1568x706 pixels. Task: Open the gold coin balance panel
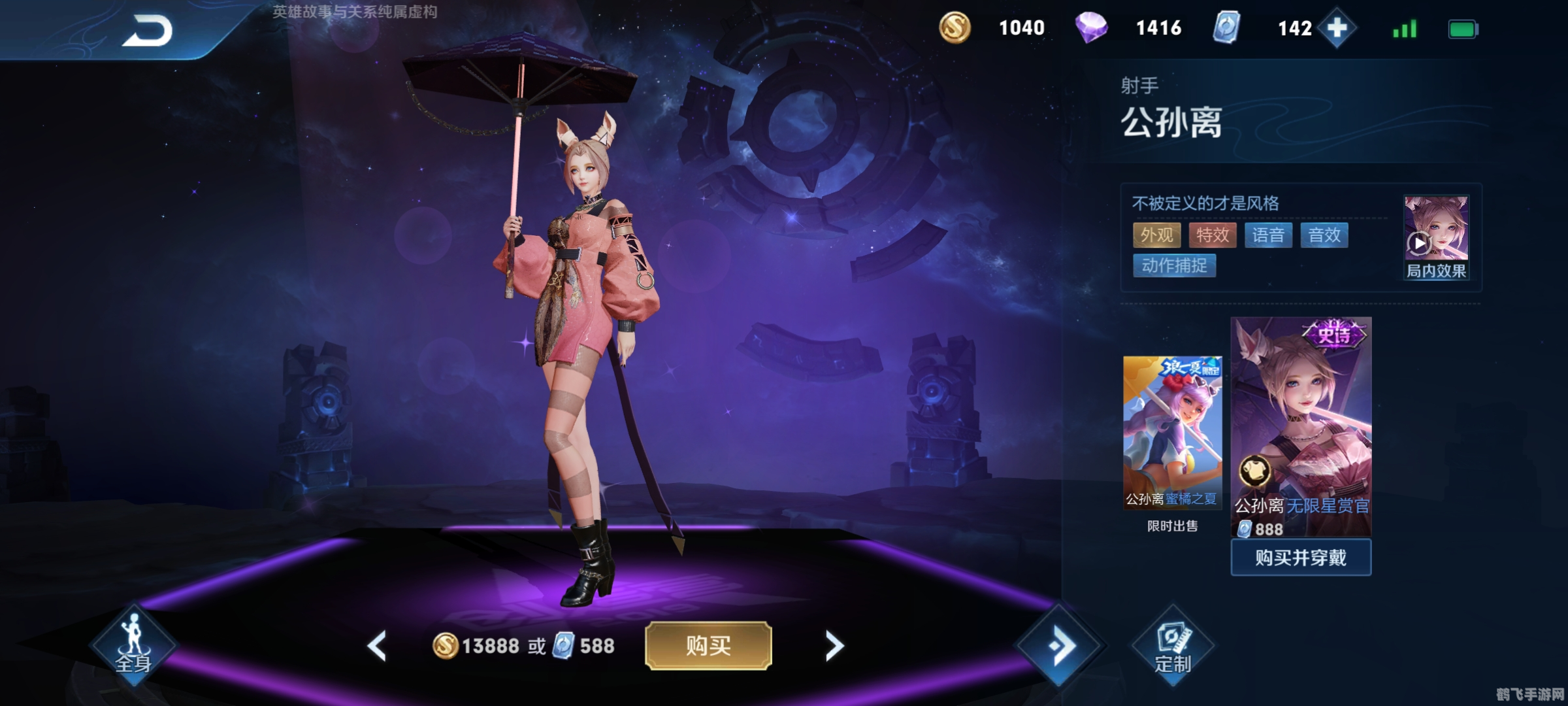point(958,28)
